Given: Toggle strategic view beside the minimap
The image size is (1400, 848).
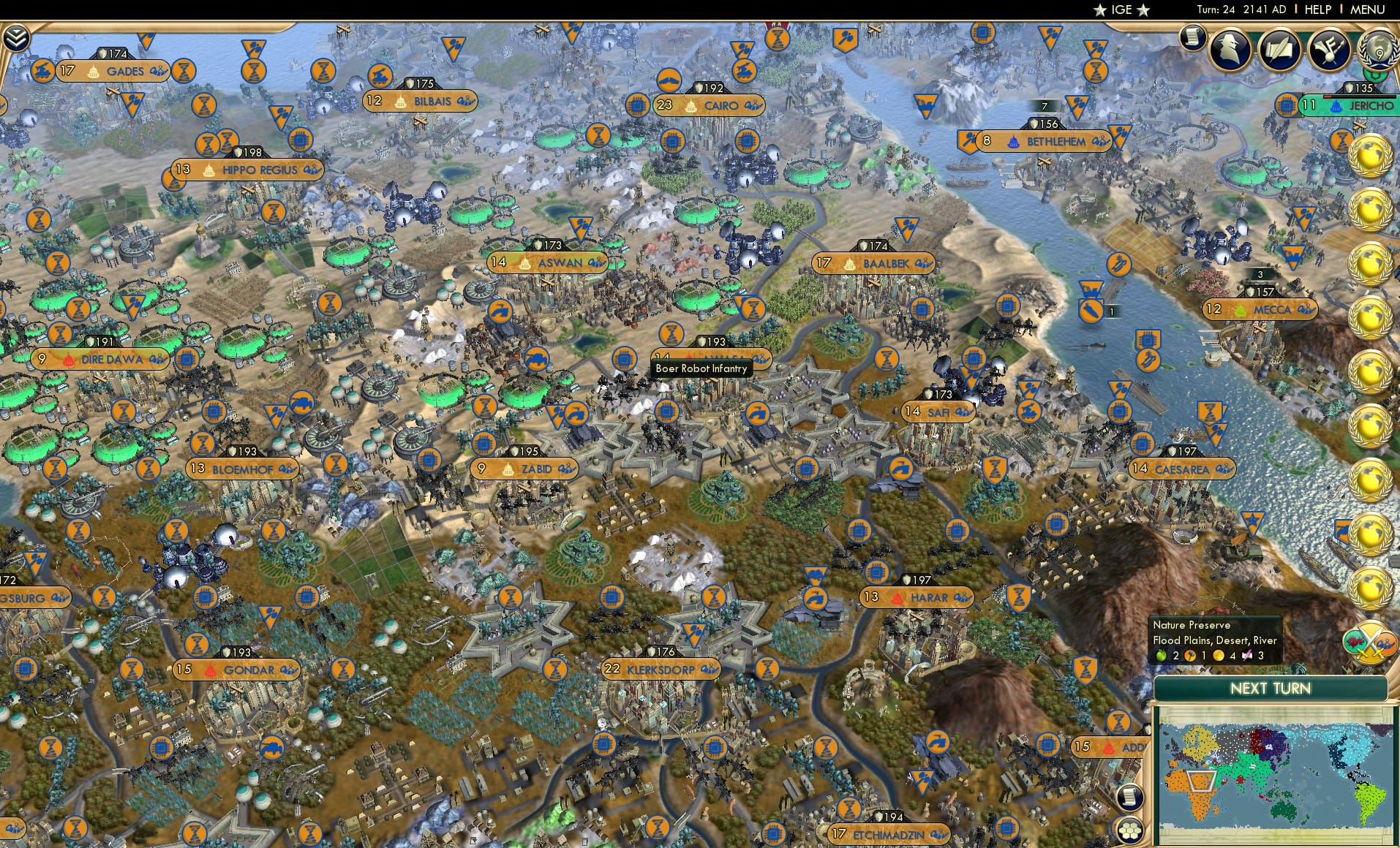Looking at the screenshot, I should 1130,797.
